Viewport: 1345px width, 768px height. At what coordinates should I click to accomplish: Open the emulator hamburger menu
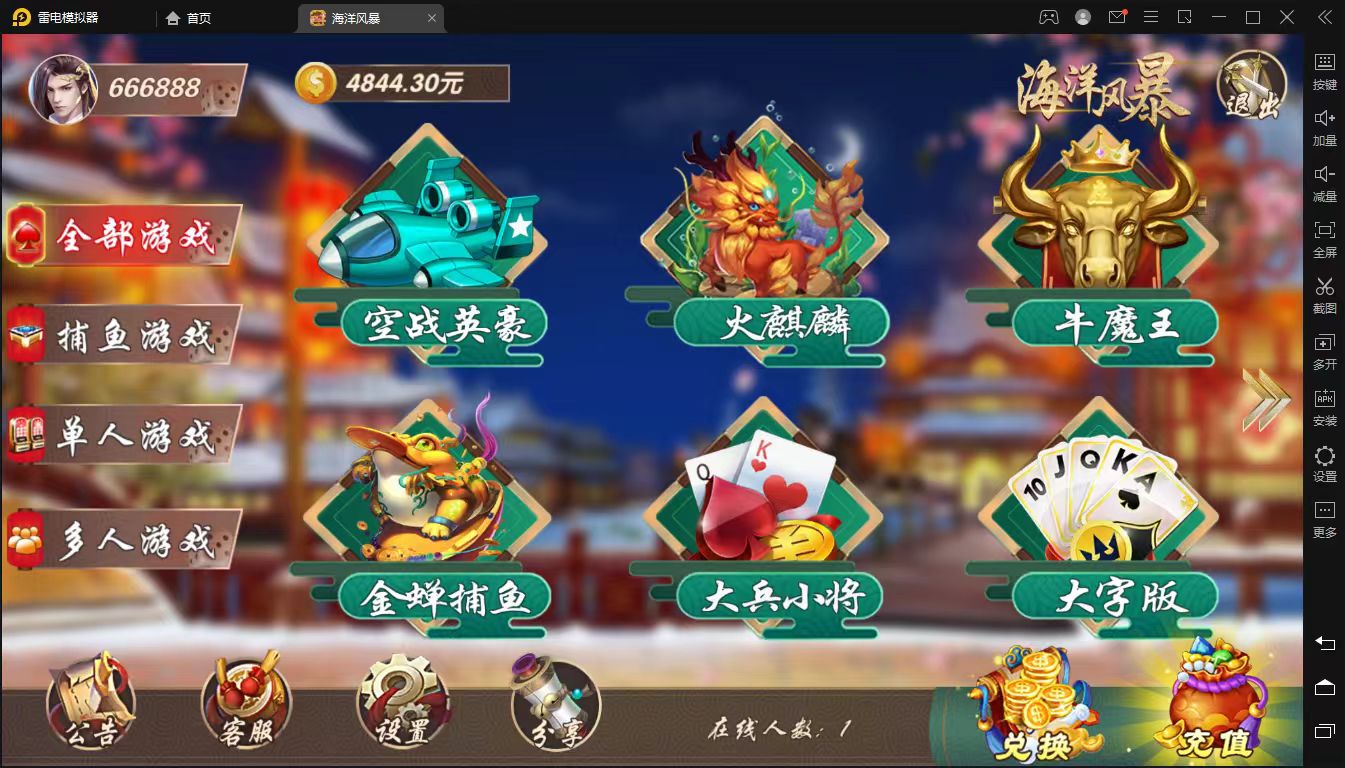pos(1151,17)
